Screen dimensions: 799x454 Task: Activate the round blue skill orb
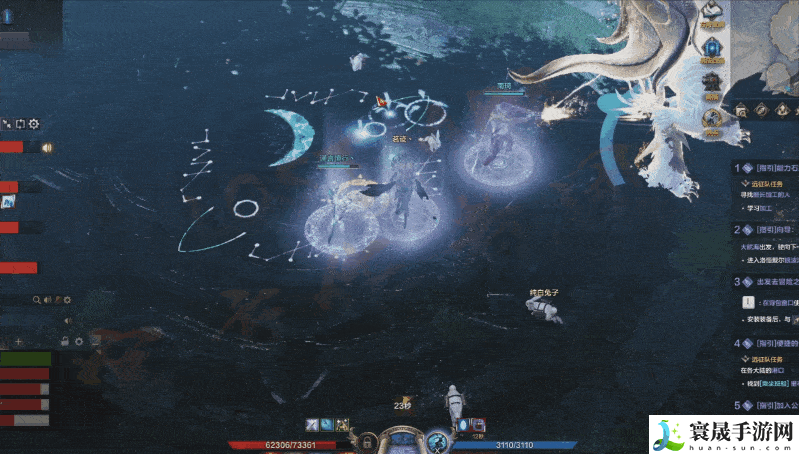pos(437,441)
